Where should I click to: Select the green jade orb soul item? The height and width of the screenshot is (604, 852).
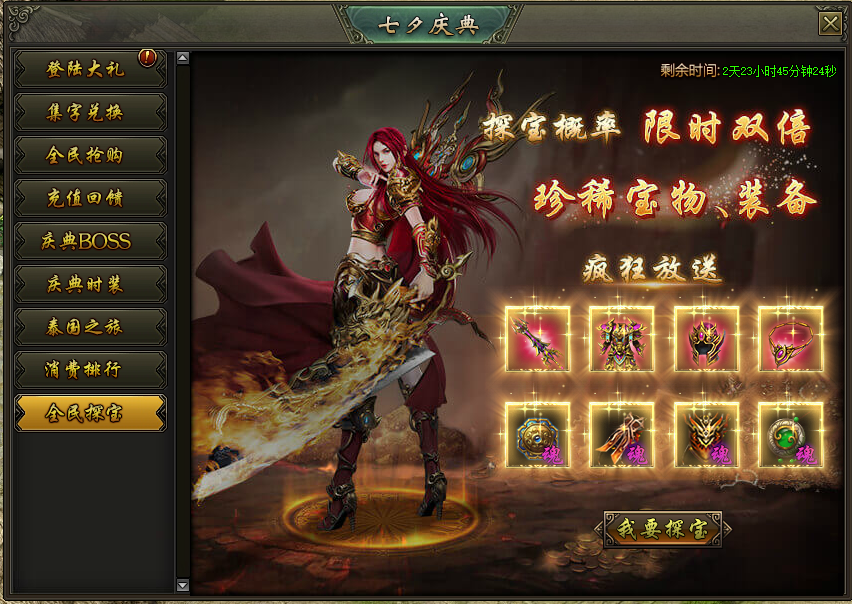click(x=790, y=435)
